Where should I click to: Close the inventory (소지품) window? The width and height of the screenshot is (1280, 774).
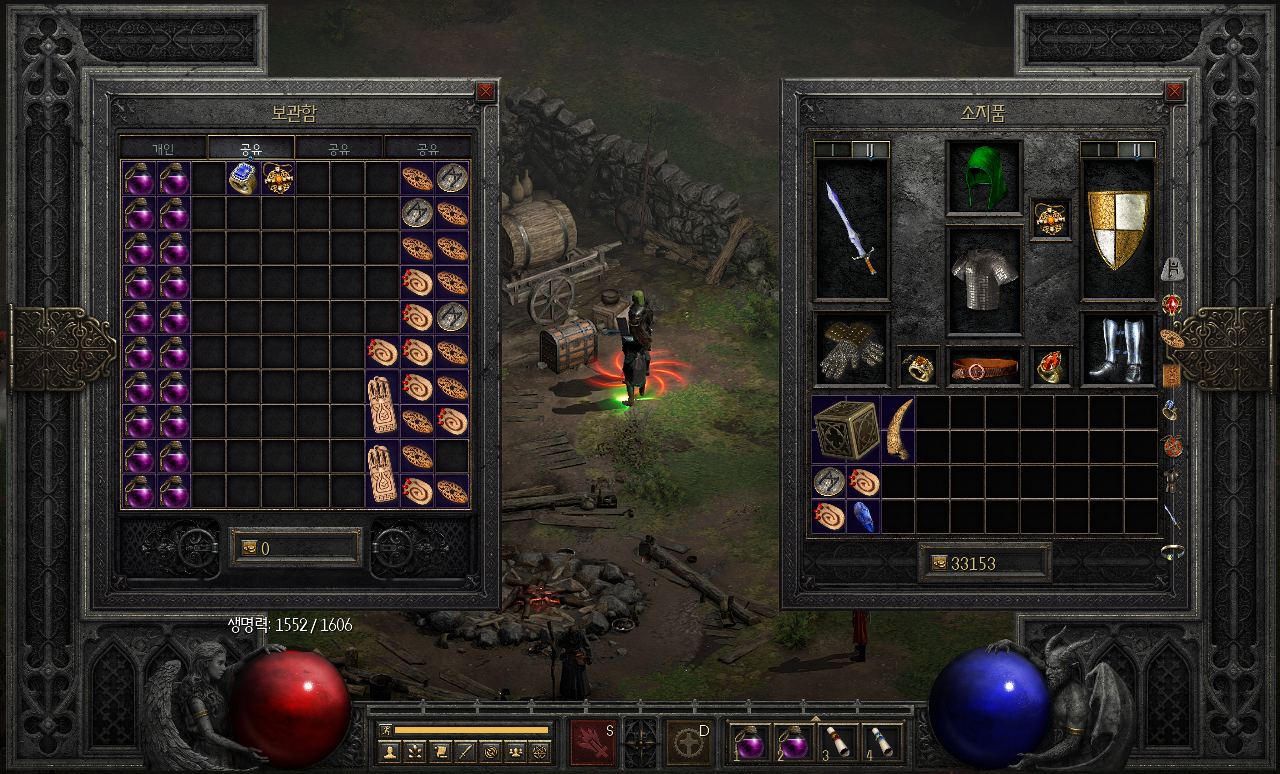tap(1174, 92)
